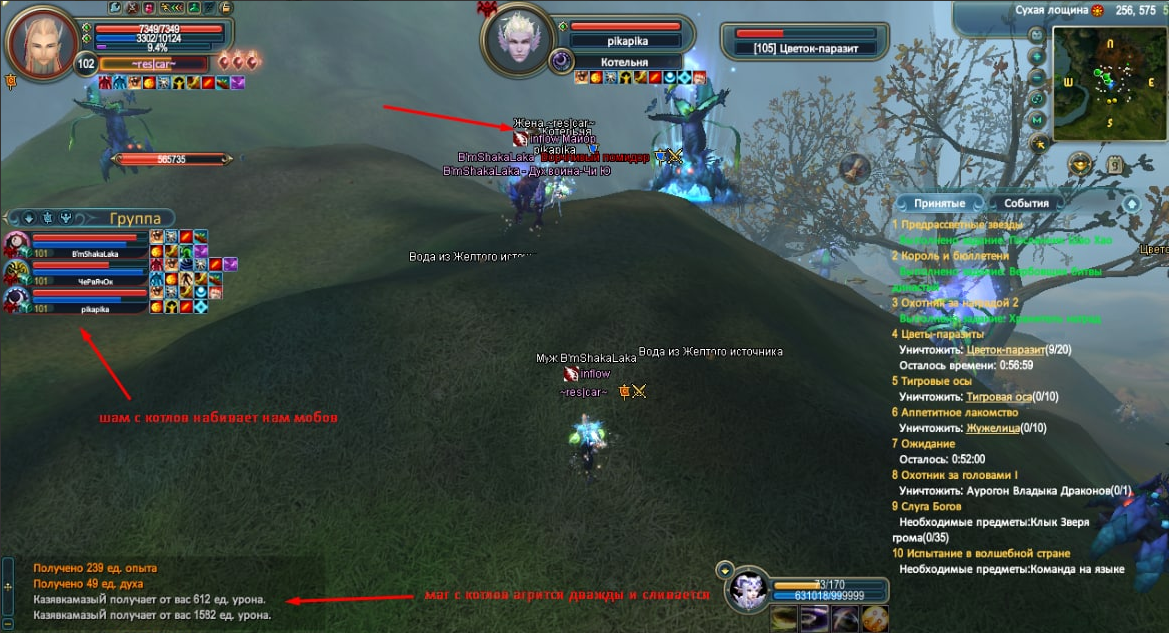Follow the Жужелица quest link
Viewport: 1169px width, 633px height.
997,428
